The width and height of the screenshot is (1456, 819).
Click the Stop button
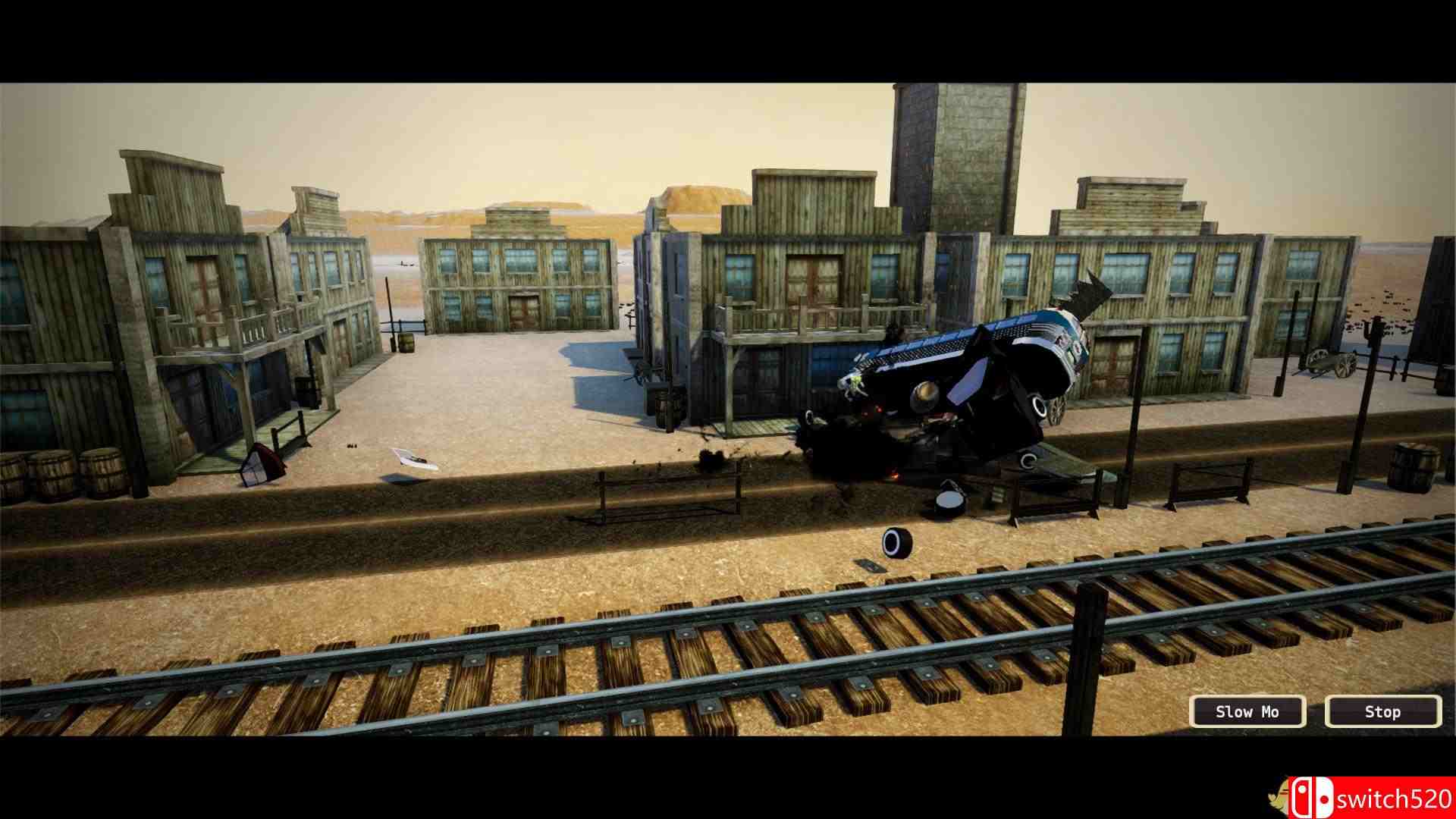click(1382, 711)
